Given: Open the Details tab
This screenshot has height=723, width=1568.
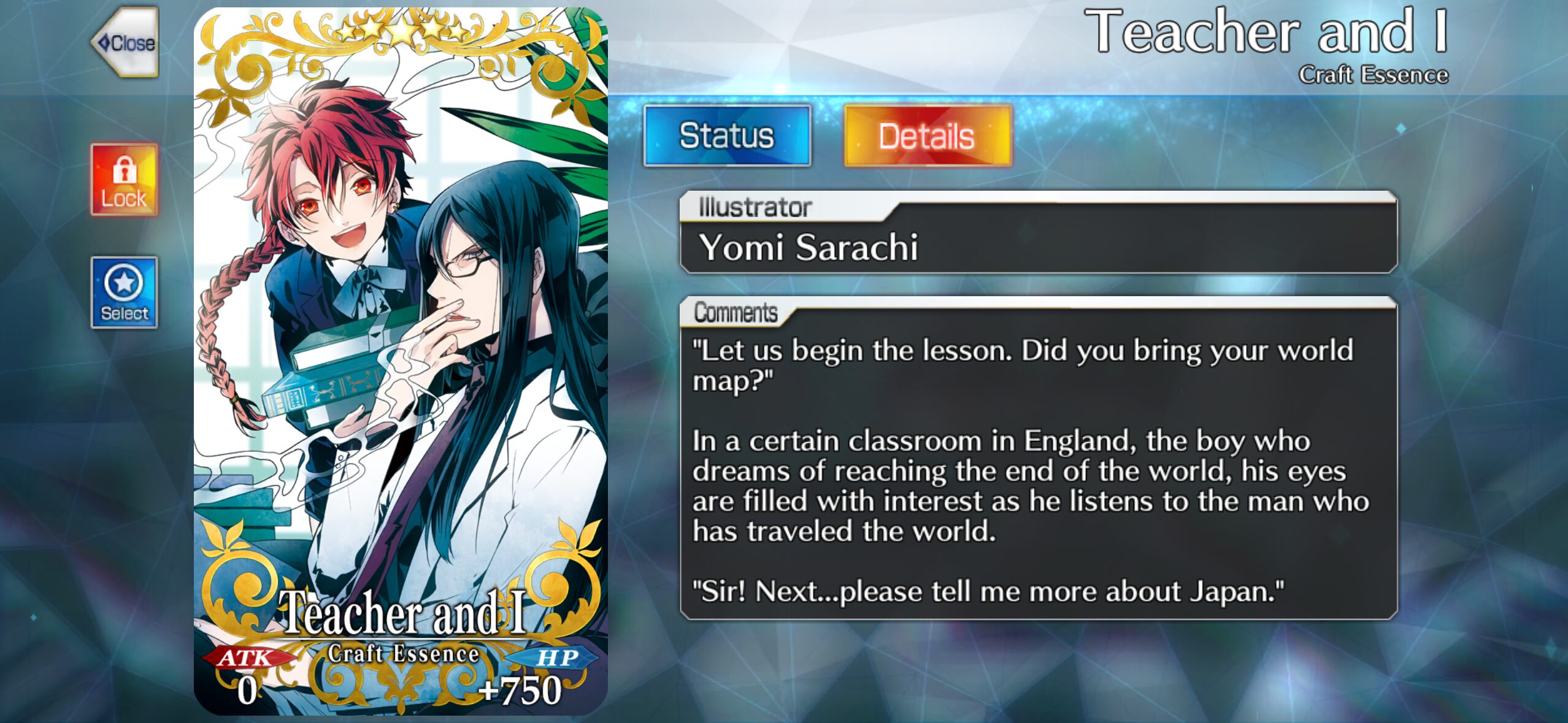Looking at the screenshot, I should pyautogui.click(x=927, y=136).
